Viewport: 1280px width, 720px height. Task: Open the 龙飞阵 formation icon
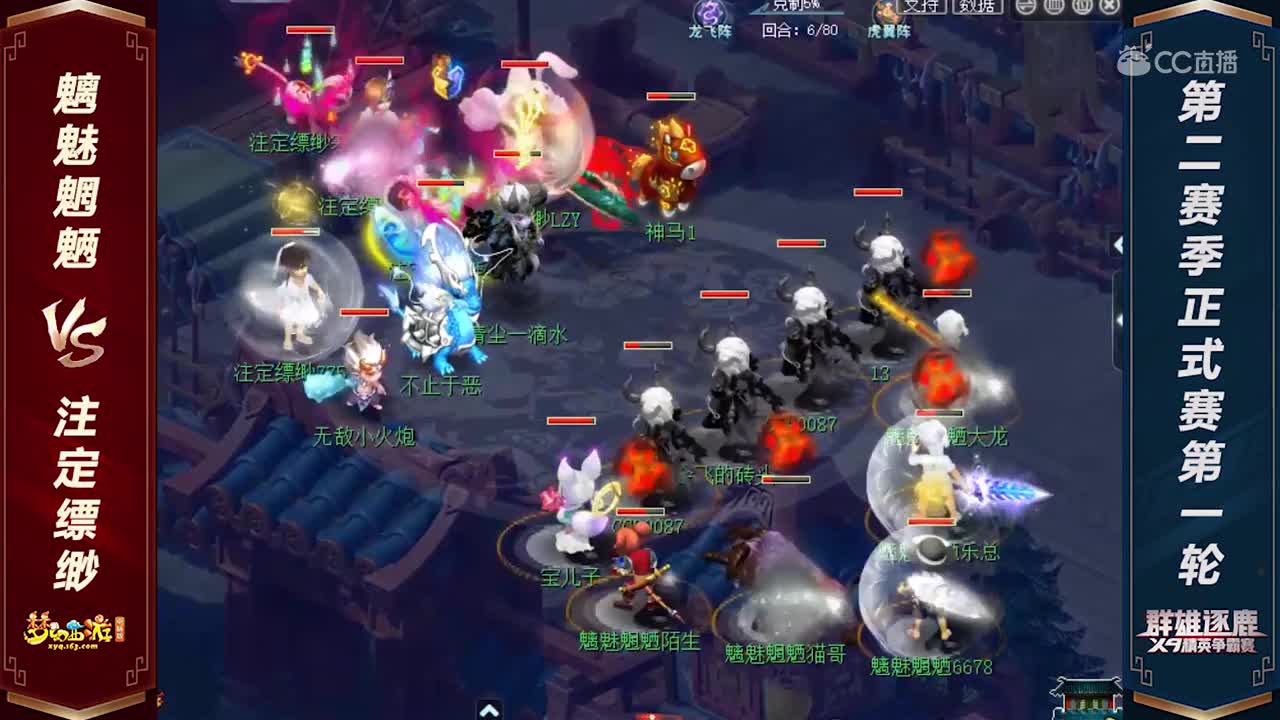pos(710,10)
